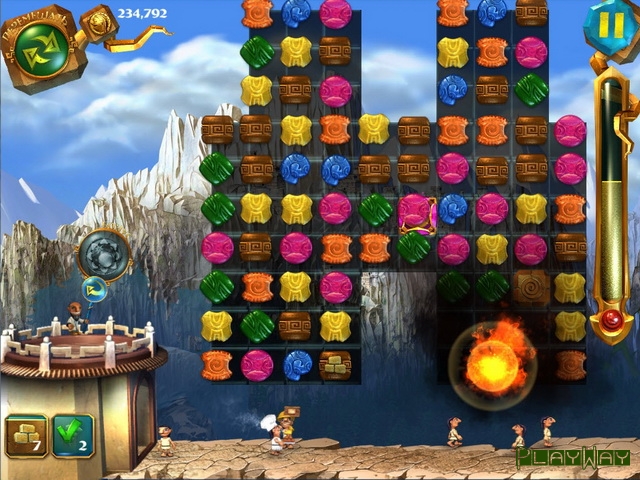Select the stone flower wheel bonus
The height and width of the screenshot is (480, 640).
[x=103, y=255]
